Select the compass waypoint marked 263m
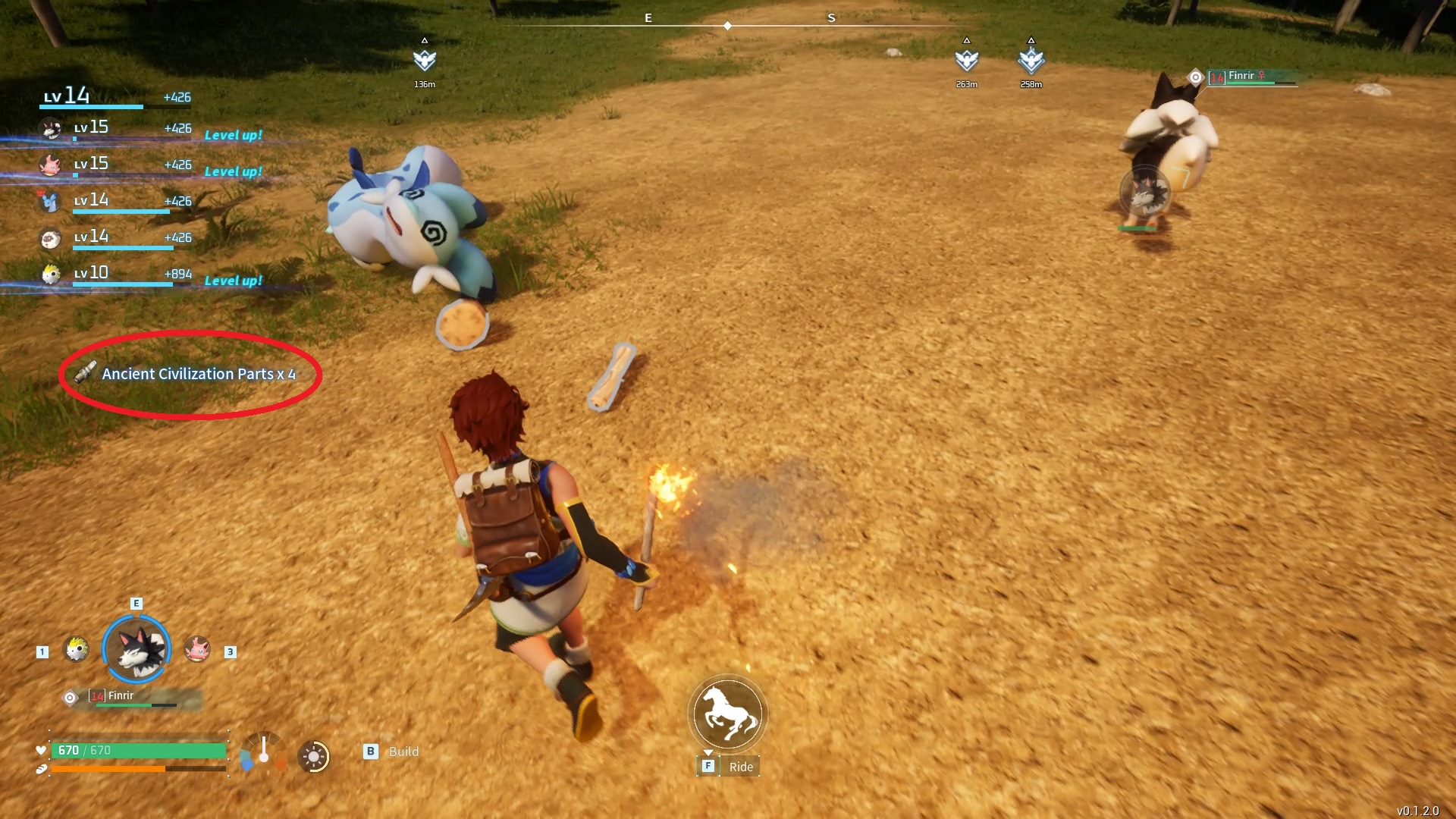Viewport: 1456px width, 819px height. tap(966, 60)
